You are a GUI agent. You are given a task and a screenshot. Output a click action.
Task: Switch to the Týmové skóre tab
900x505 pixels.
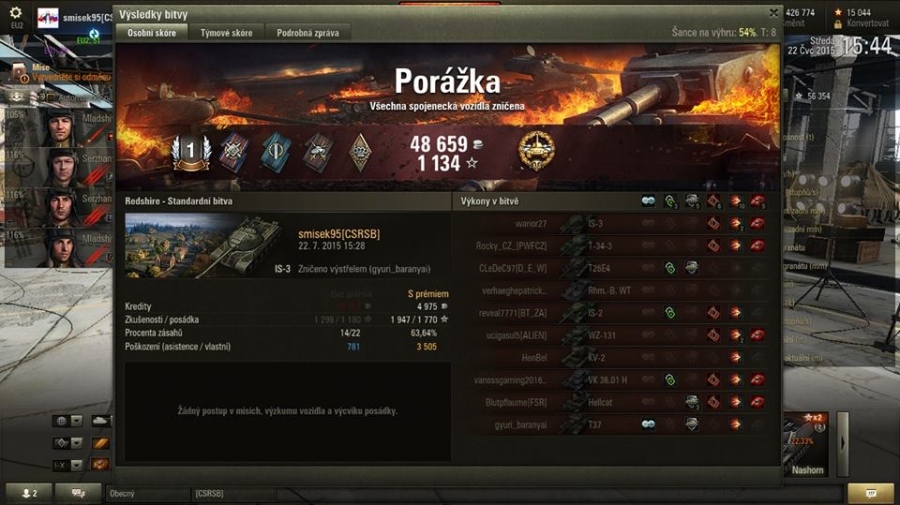(226, 33)
